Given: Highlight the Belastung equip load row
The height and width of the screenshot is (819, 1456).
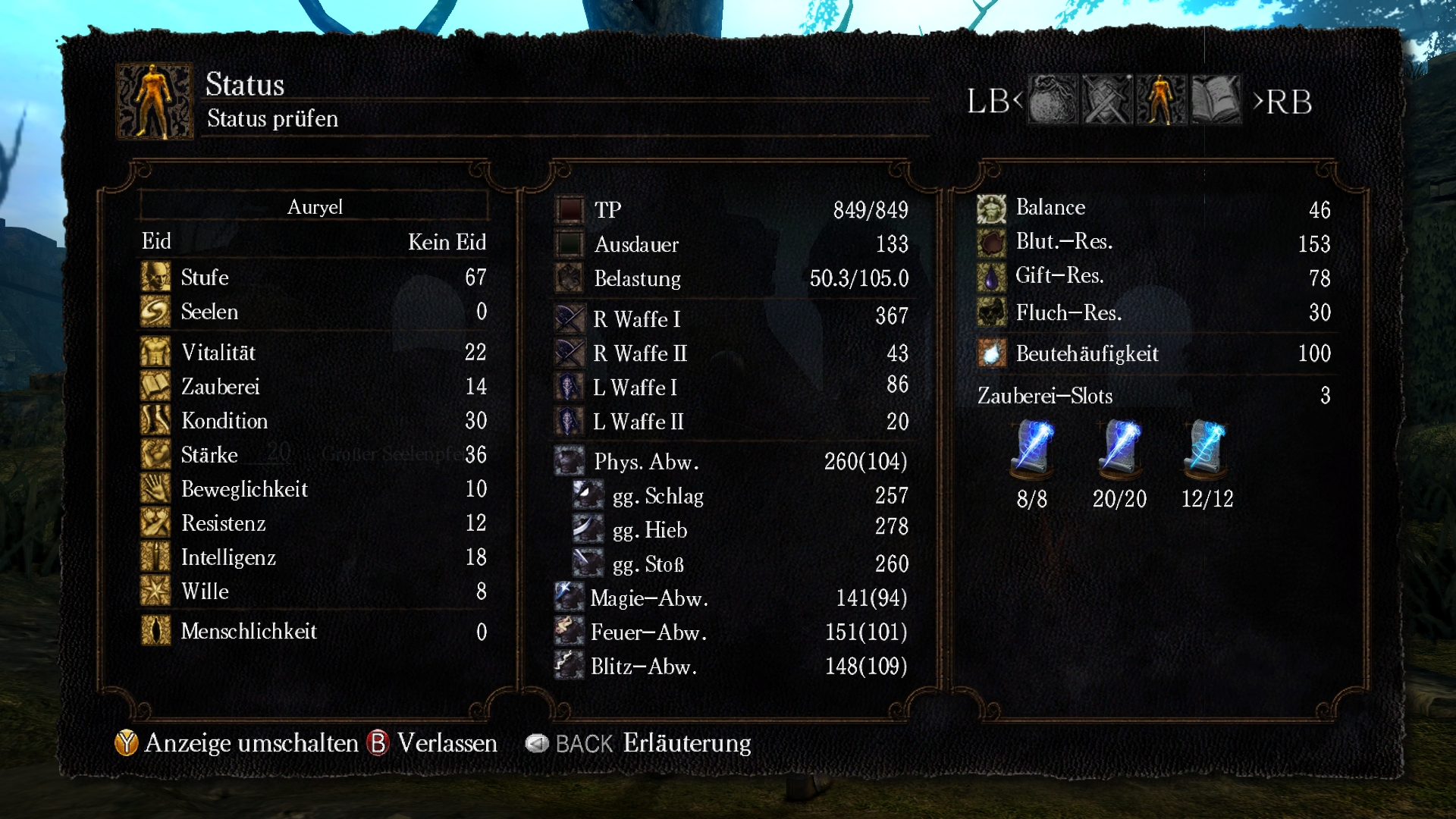Looking at the screenshot, I should 731,278.
